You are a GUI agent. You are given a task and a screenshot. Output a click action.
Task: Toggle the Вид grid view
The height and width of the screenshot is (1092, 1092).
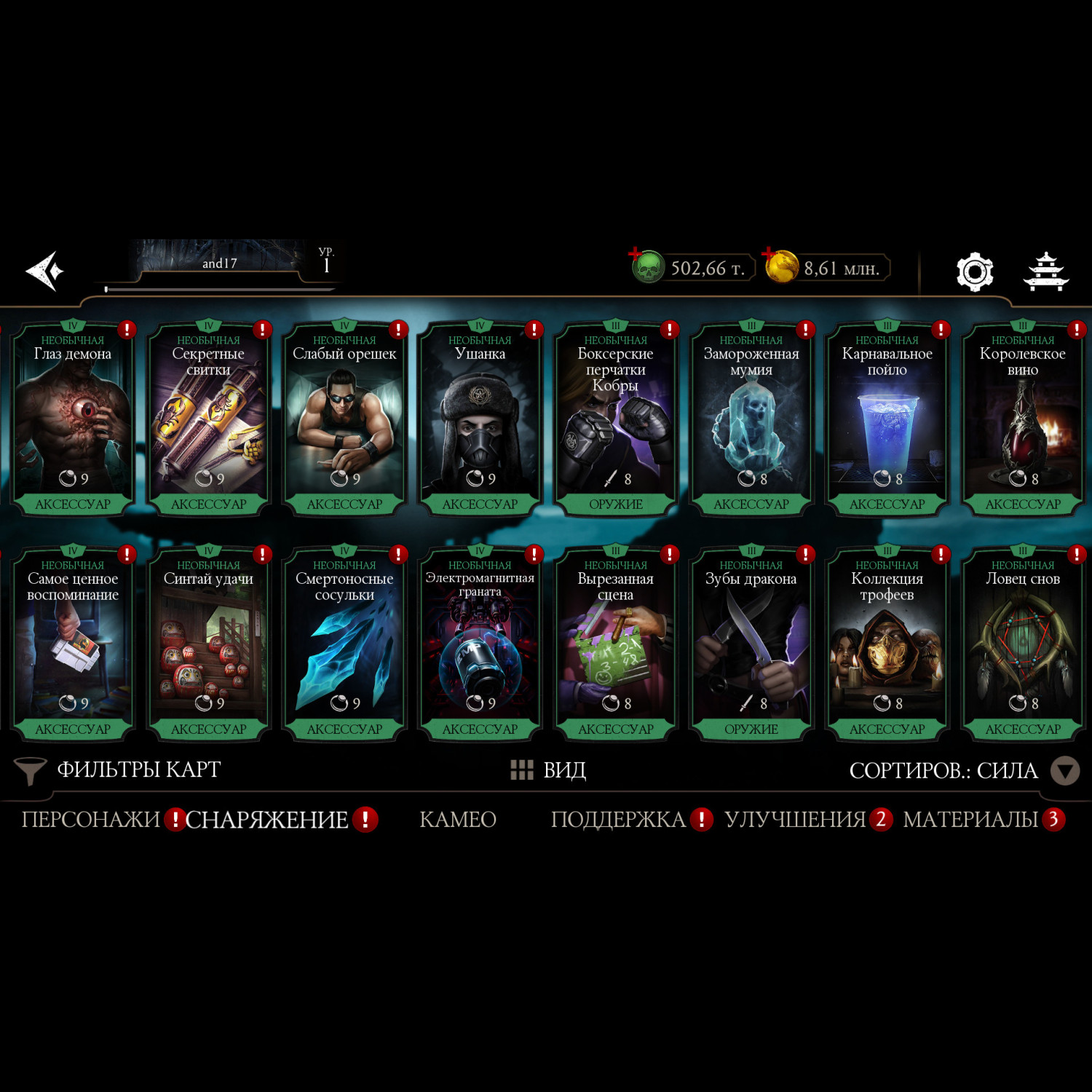[548, 769]
